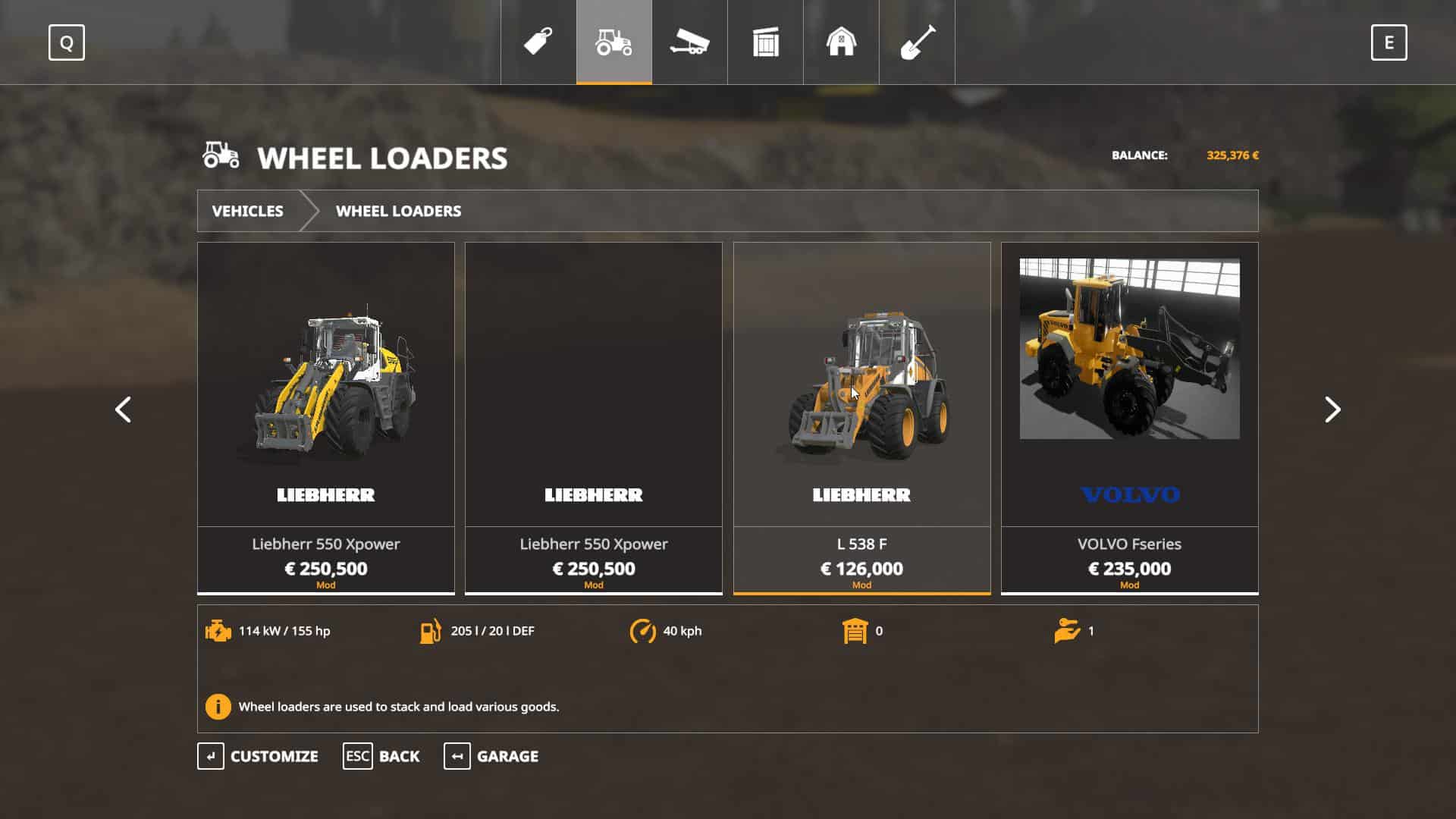This screenshot has height=819, width=1456.
Task: Show previous wheel loaders with left arrow
Action: [x=123, y=409]
